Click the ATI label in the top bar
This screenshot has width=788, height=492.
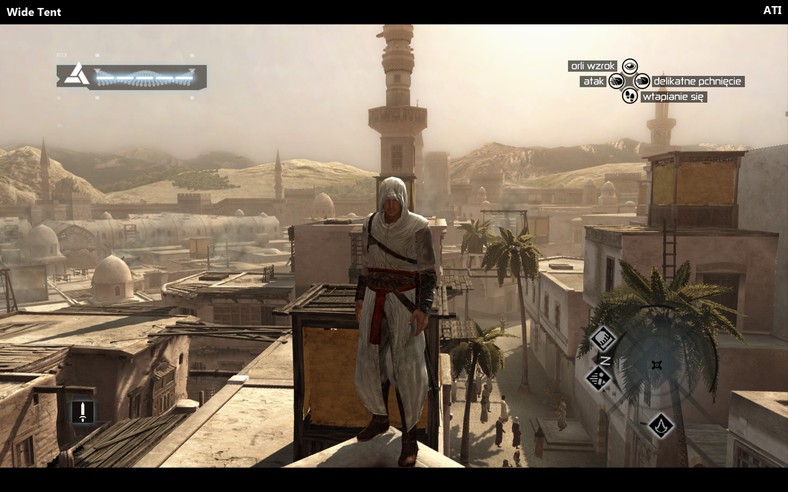772,10
